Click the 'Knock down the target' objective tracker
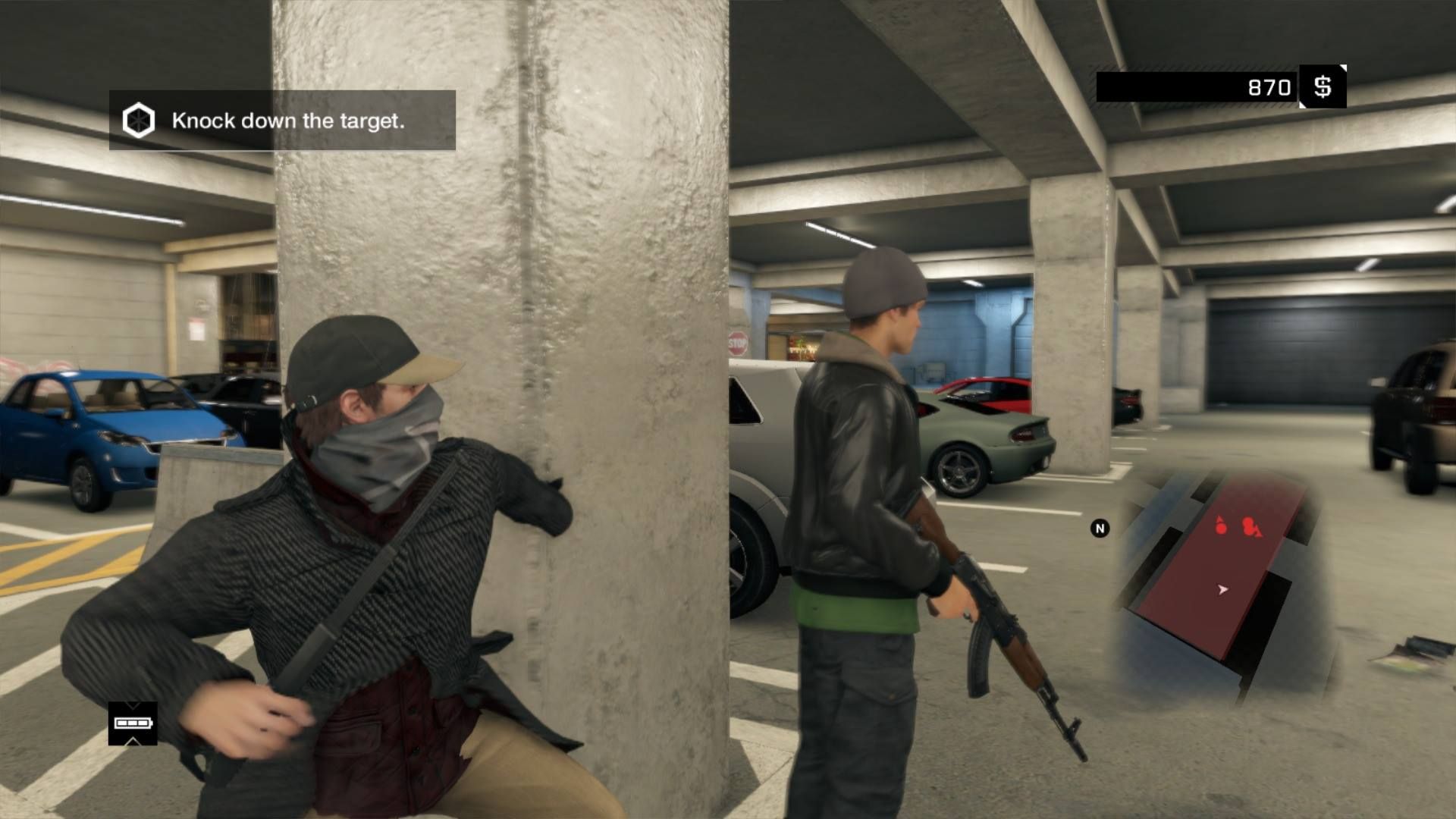 [x=282, y=121]
